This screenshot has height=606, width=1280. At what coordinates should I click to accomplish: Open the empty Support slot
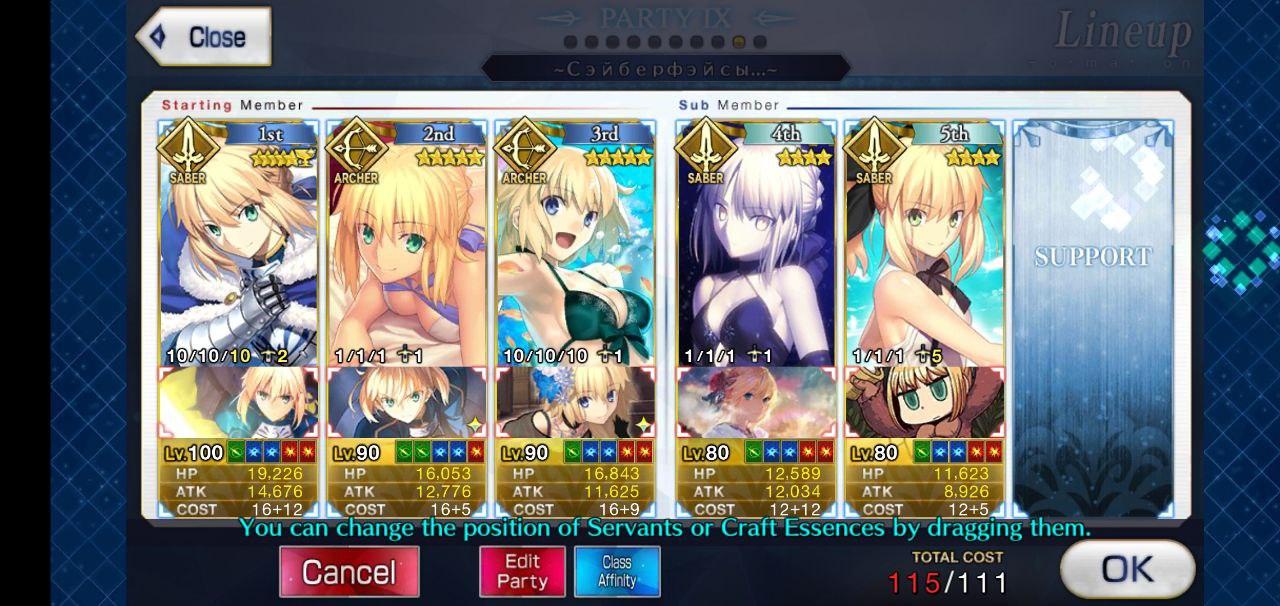point(1093,310)
